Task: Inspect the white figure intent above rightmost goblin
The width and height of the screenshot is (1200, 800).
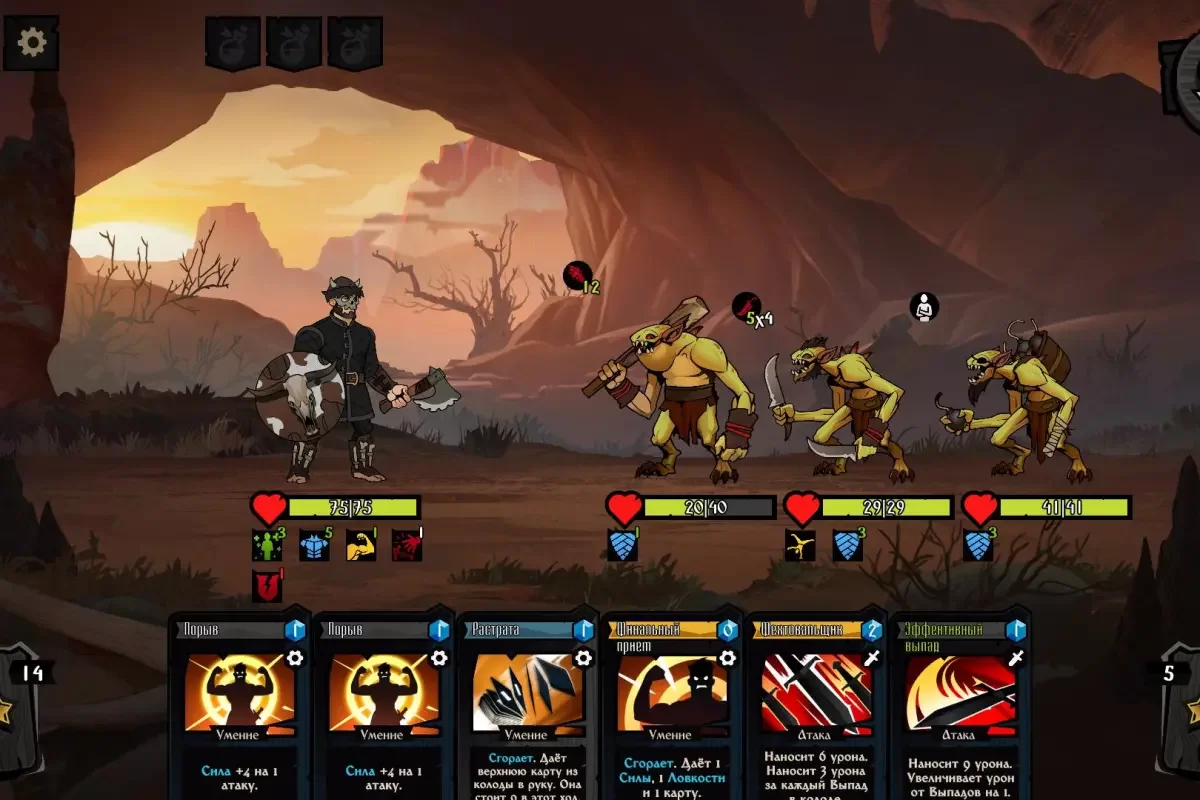Action: click(925, 307)
